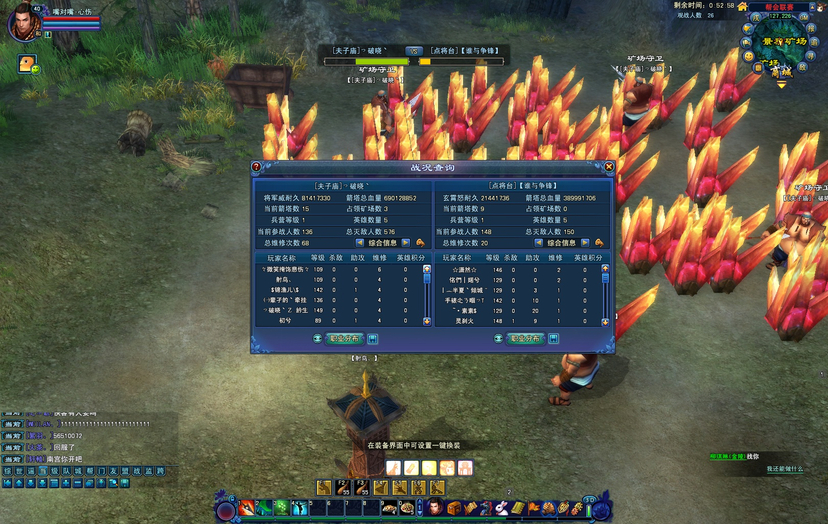The height and width of the screenshot is (524, 828).
Task: Show previous page of right team's 综合信息
Action: point(538,242)
